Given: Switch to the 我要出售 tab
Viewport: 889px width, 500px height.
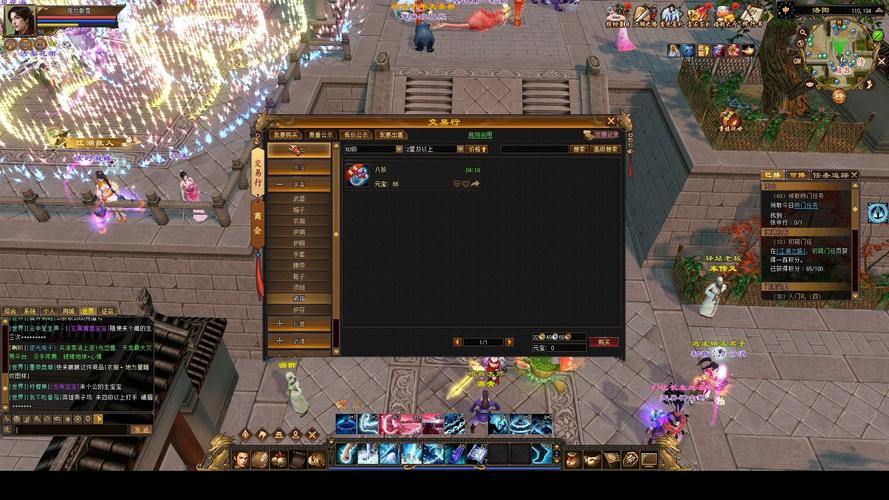Looking at the screenshot, I should [x=392, y=134].
